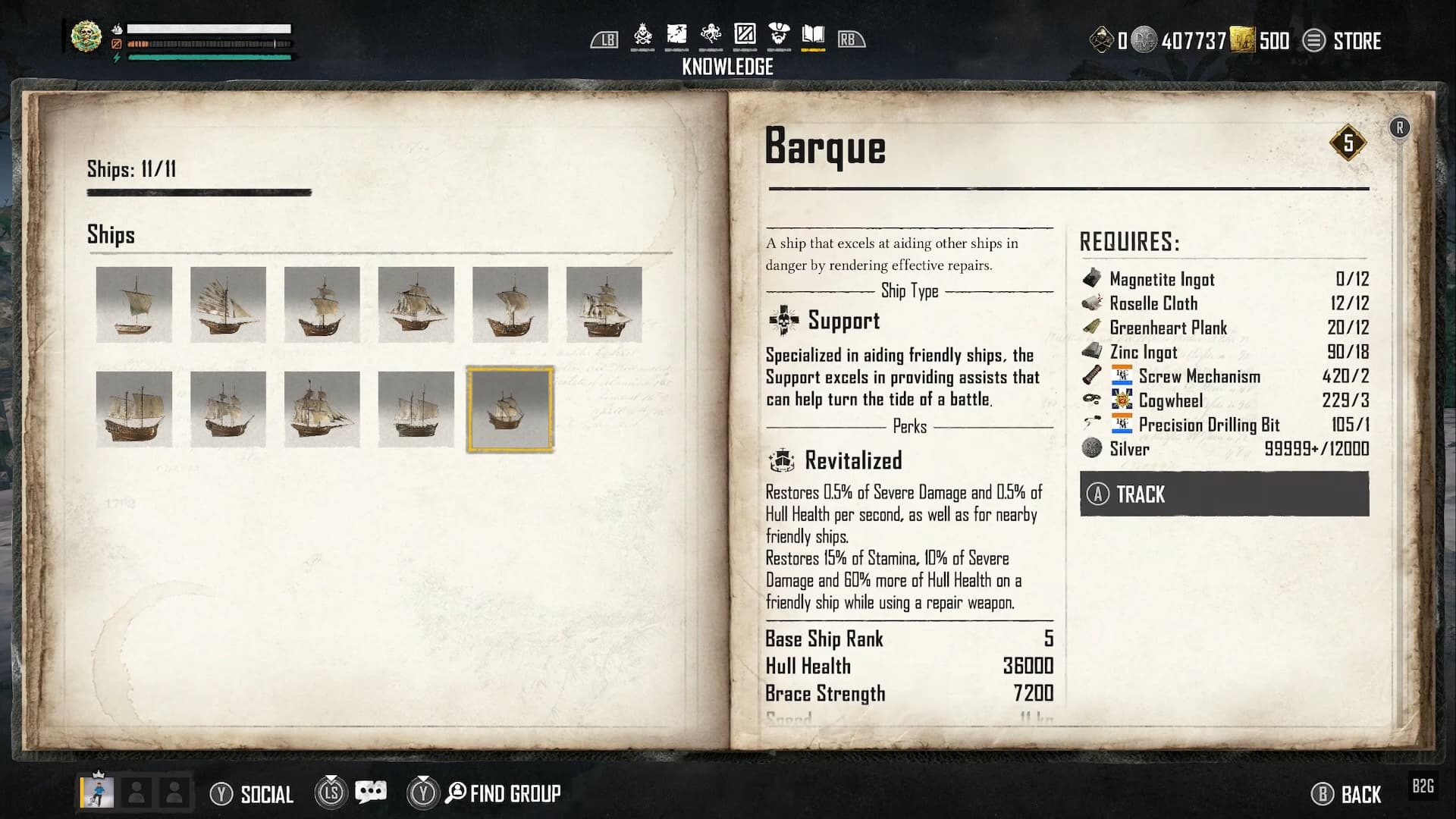The width and height of the screenshot is (1456, 819).
Task: Open the chat speech bubble icon
Action: [x=371, y=792]
